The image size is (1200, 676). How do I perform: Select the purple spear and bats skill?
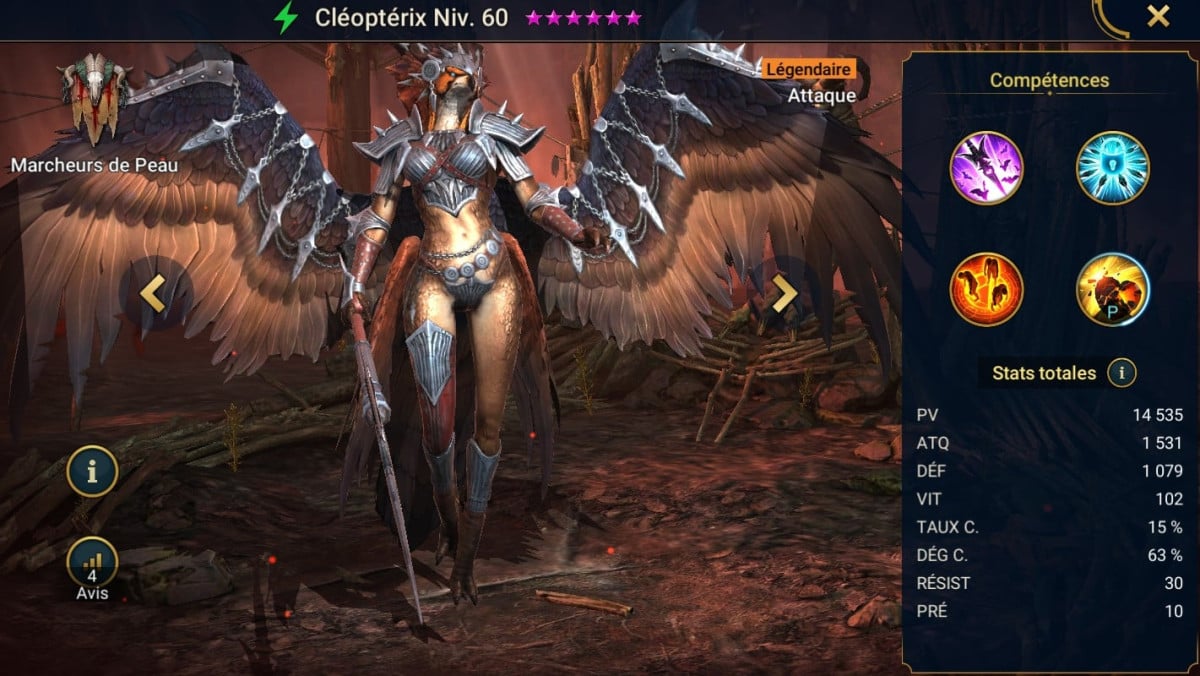point(986,168)
